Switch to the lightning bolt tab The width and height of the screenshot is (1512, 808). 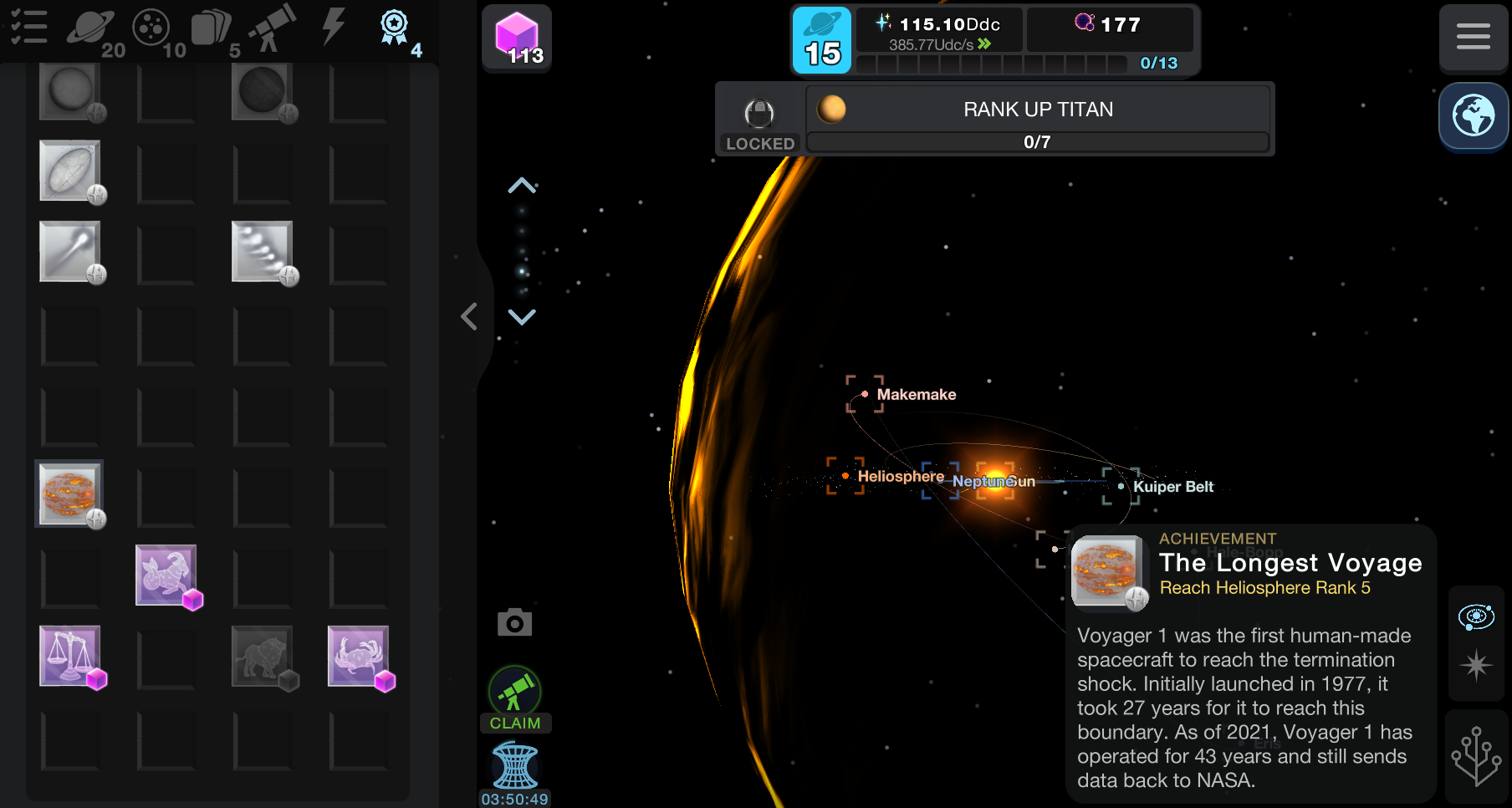(334, 25)
